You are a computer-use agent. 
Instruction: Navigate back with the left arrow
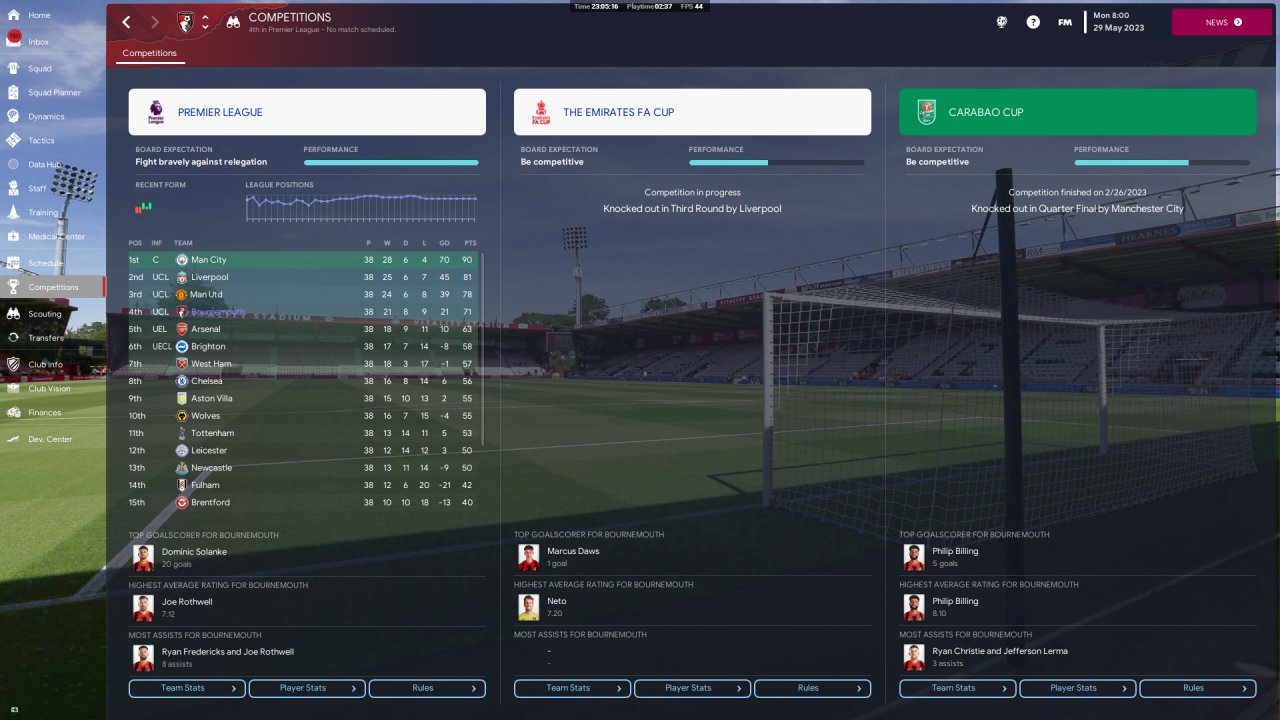[126, 22]
